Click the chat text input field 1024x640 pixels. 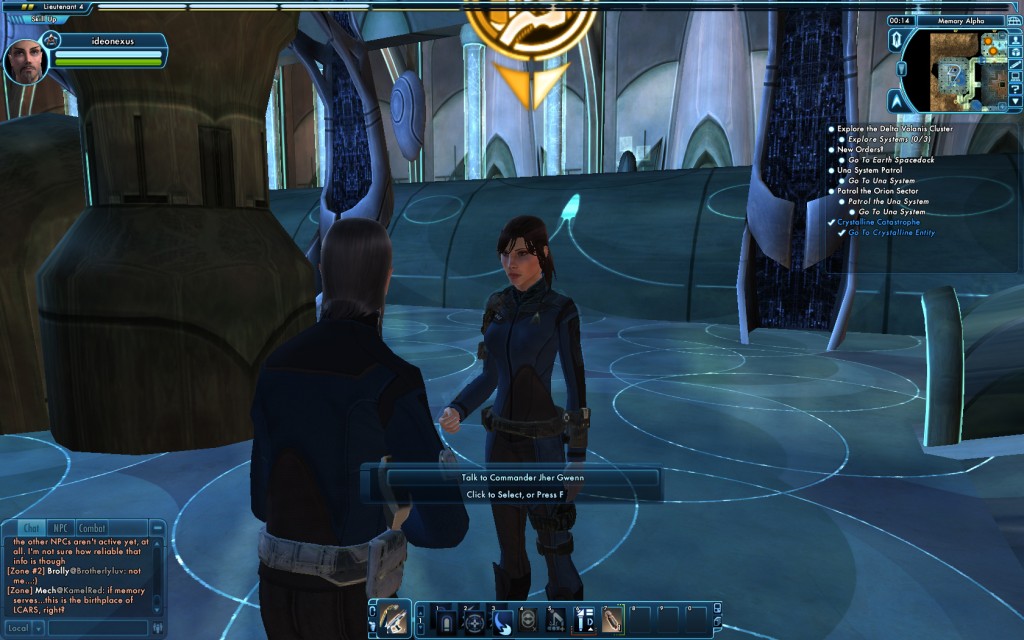click(x=98, y=628)
